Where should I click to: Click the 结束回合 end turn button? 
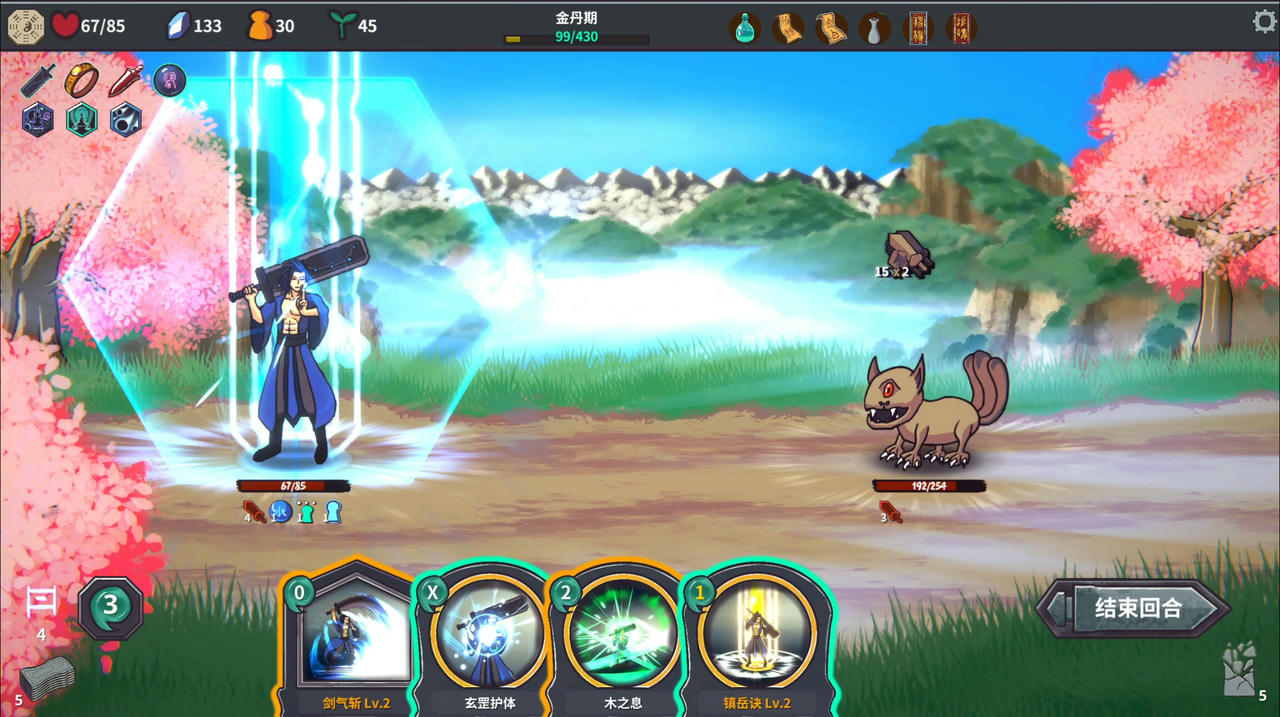[1137, 608]
